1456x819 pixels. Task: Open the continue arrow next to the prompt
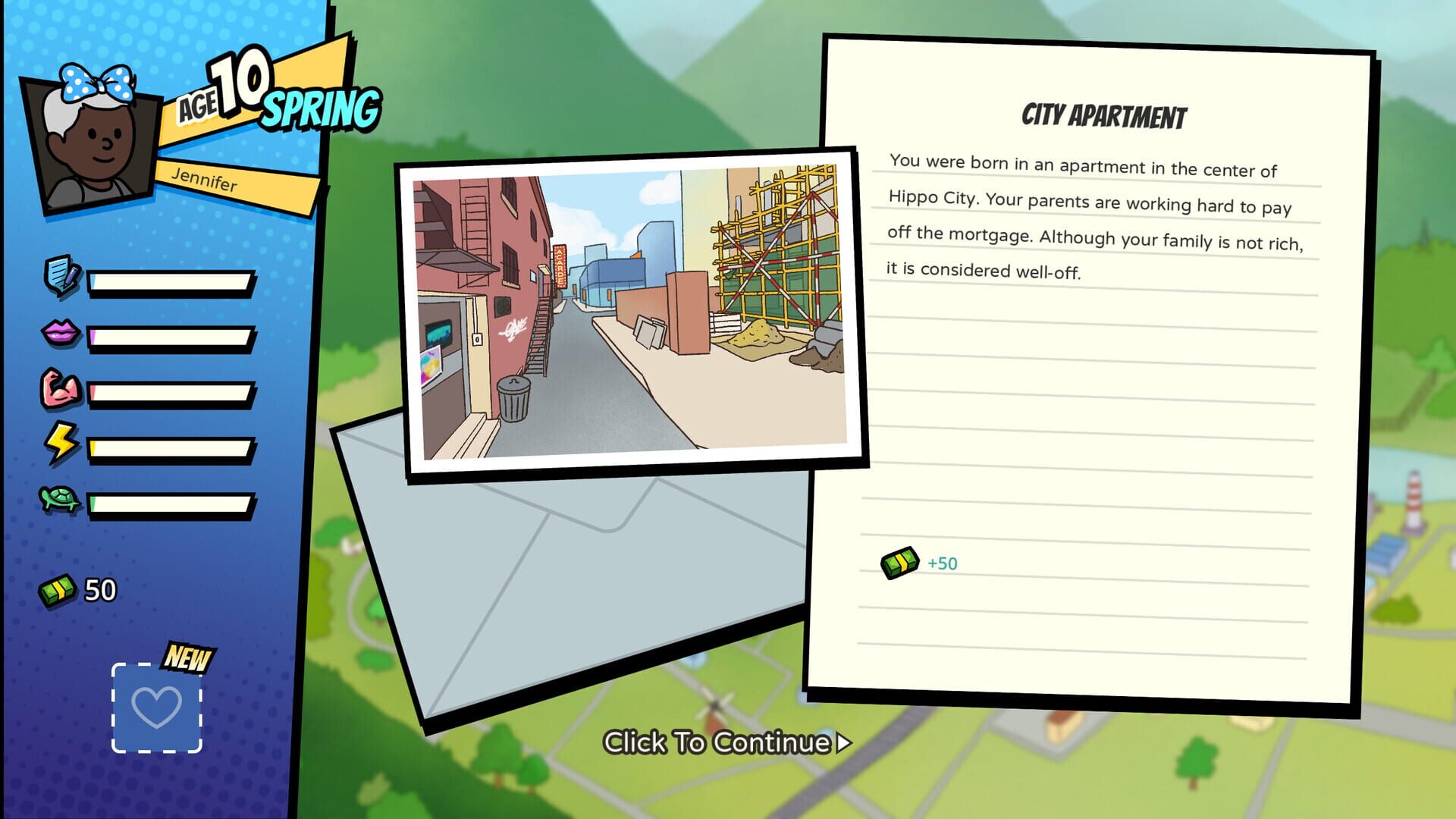842,744
